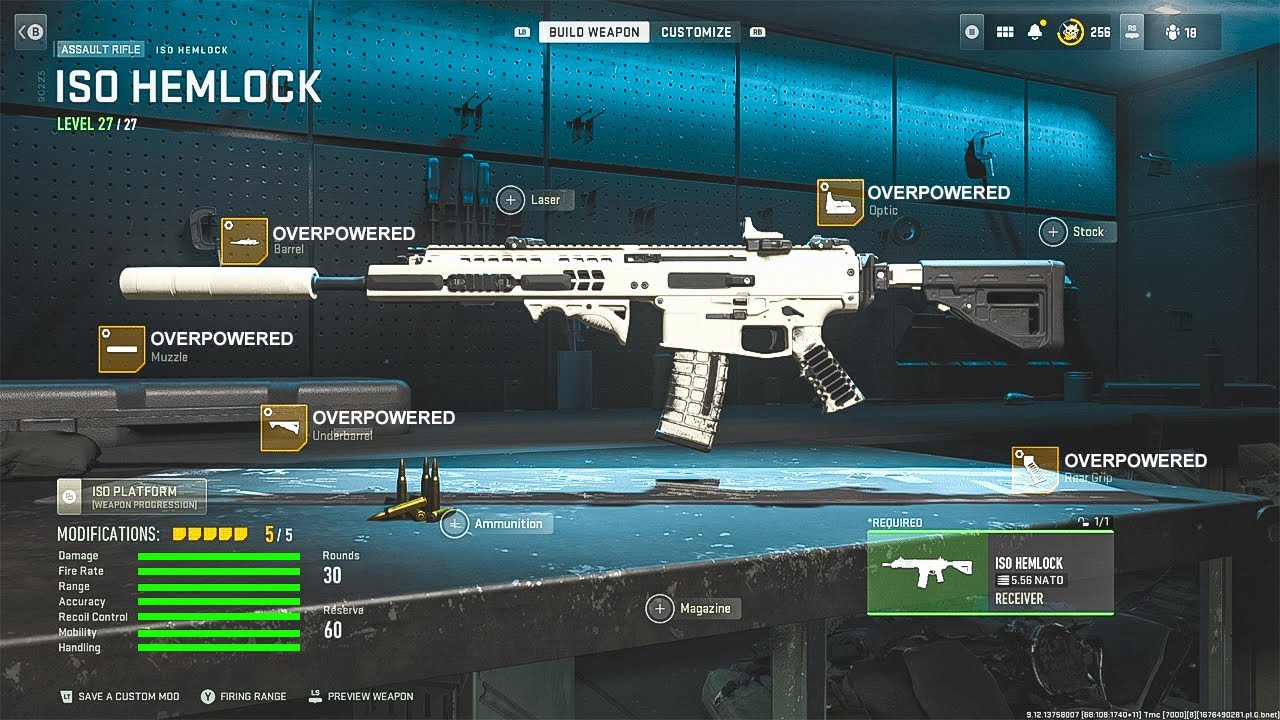
Task: Select the ISO Hemlock receiver card
Action: click(990, 572)
